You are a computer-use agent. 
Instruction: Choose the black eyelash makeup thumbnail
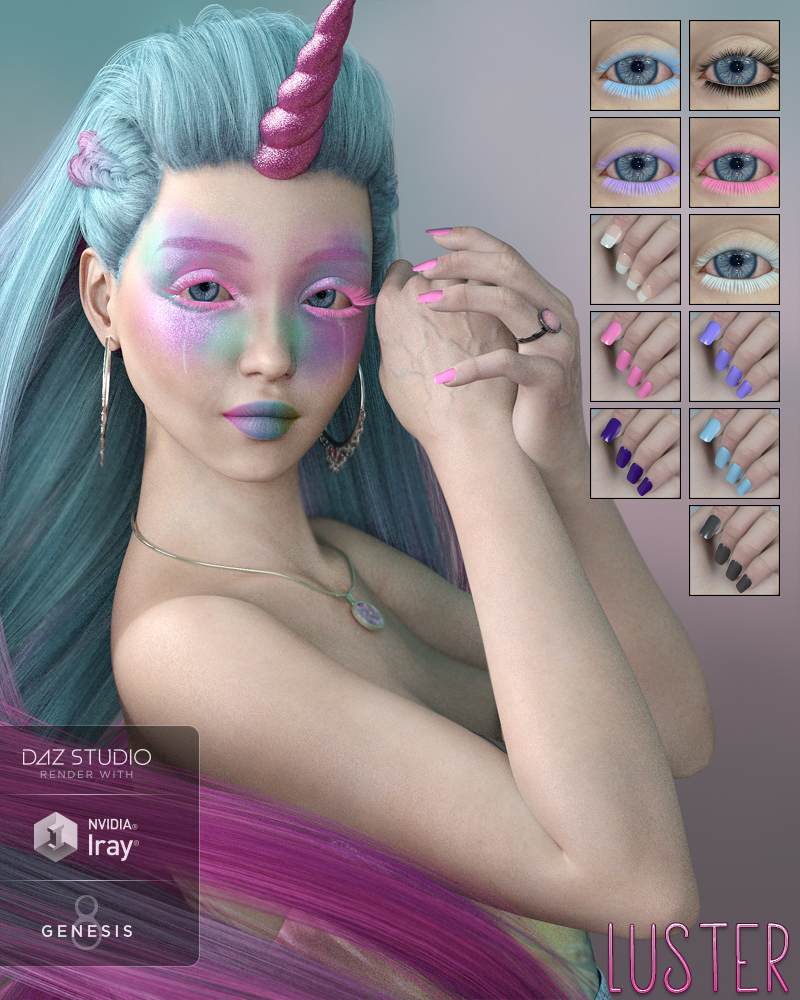734,66
